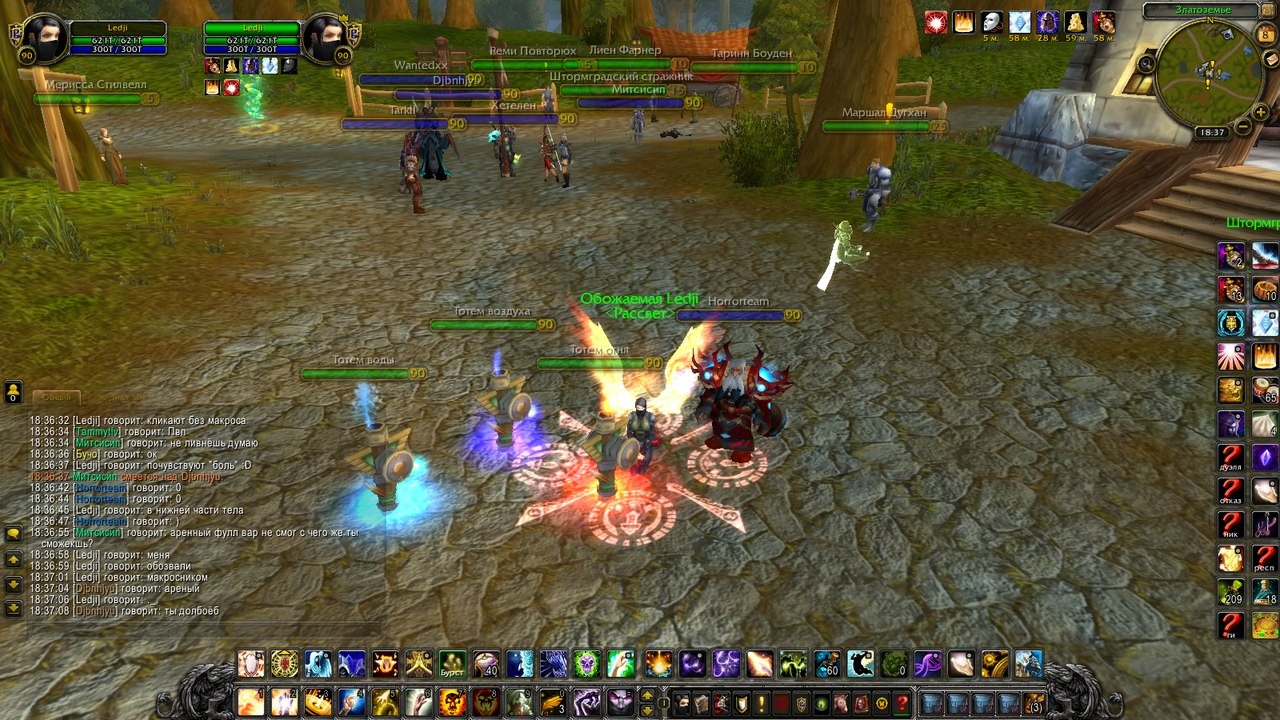Click the target's portrait frame
Screen dimensions: 1280x720
coord(325,39)
